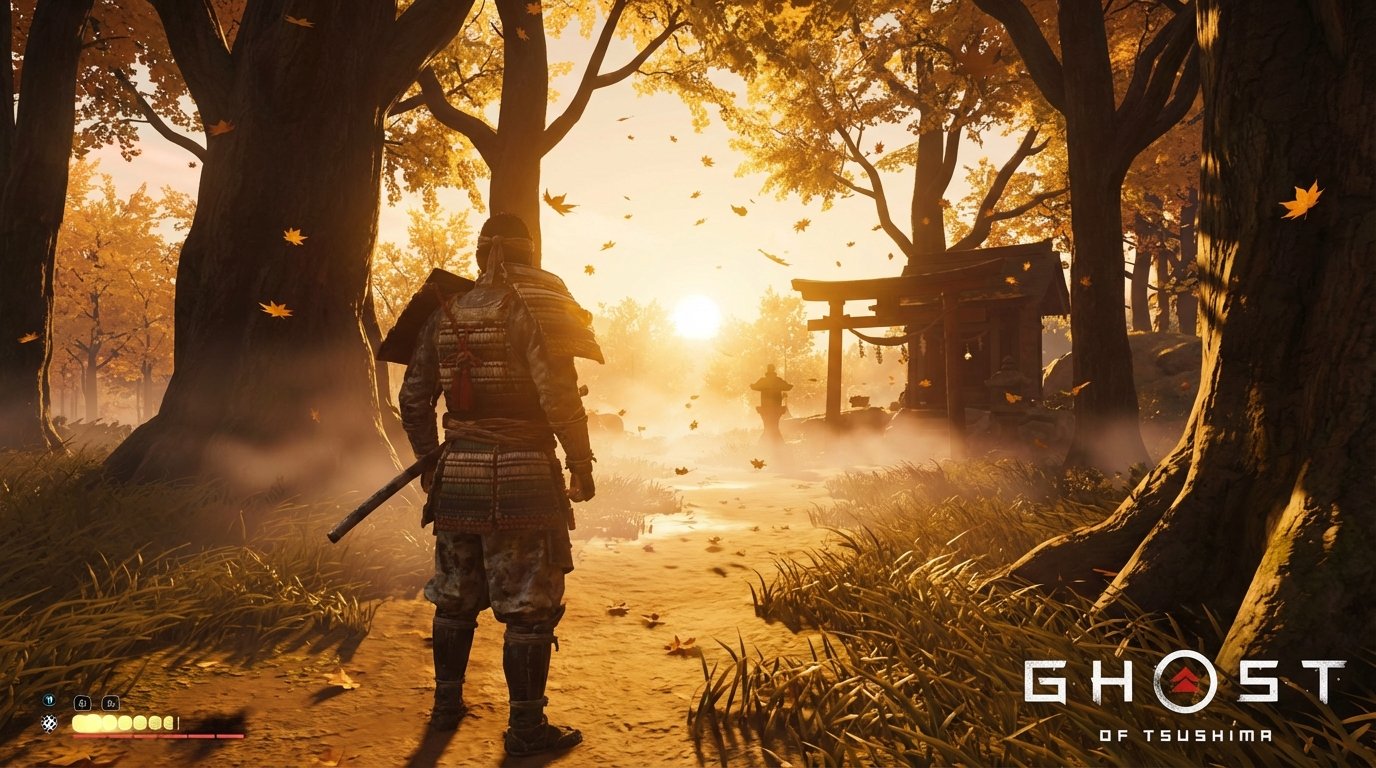The width and height of the screenshot is (1376, 768).
Task: Toggle the resolve indicator above the health bar
Action: (48, 700)
